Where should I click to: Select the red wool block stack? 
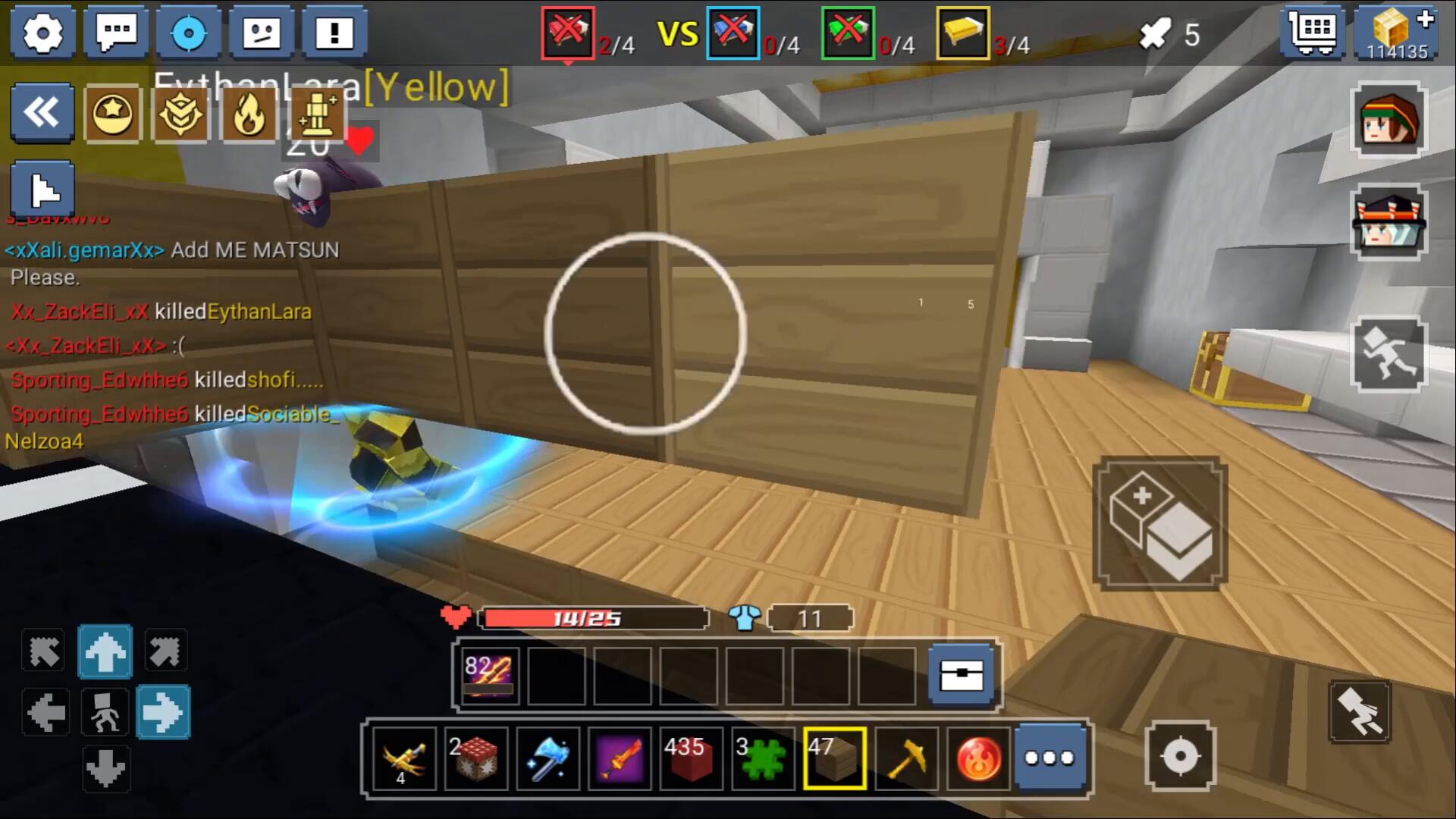(x=689, y=759)
